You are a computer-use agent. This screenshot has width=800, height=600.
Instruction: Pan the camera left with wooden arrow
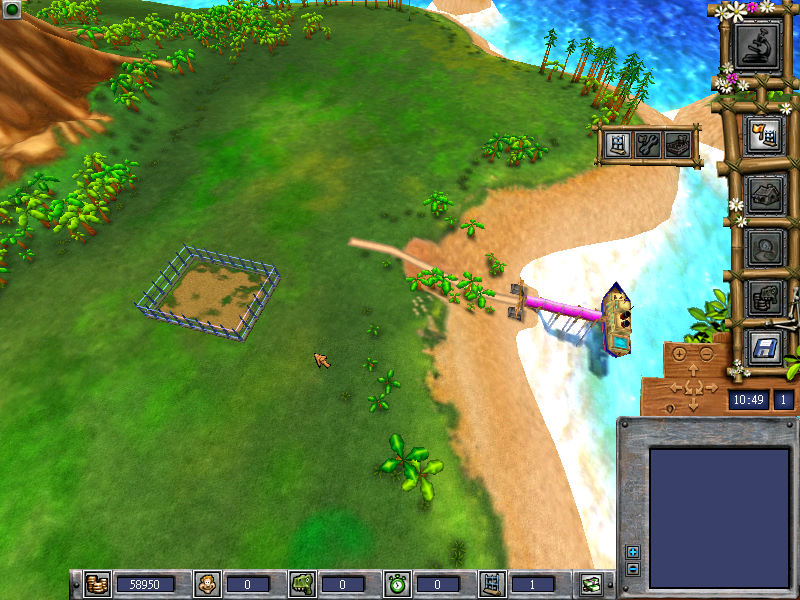[x=676, y=388]
